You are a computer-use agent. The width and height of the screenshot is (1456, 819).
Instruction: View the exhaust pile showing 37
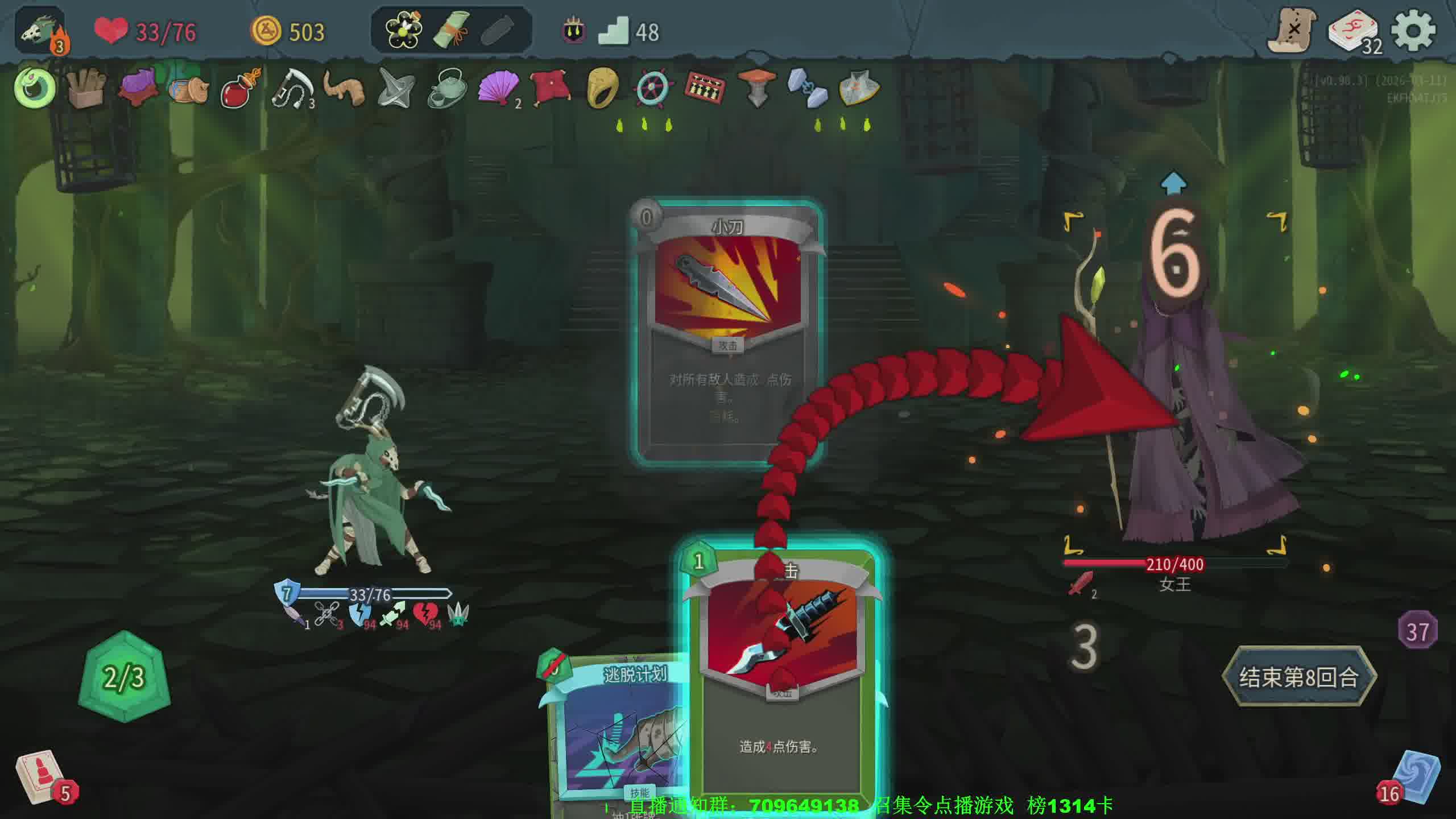point(1417,631)
